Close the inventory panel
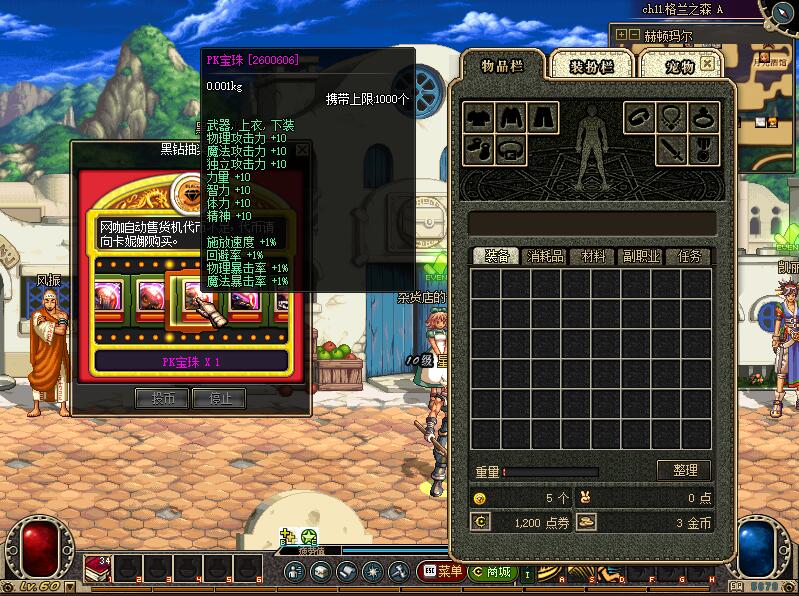 pyautogui.click(x=708, y=63)
